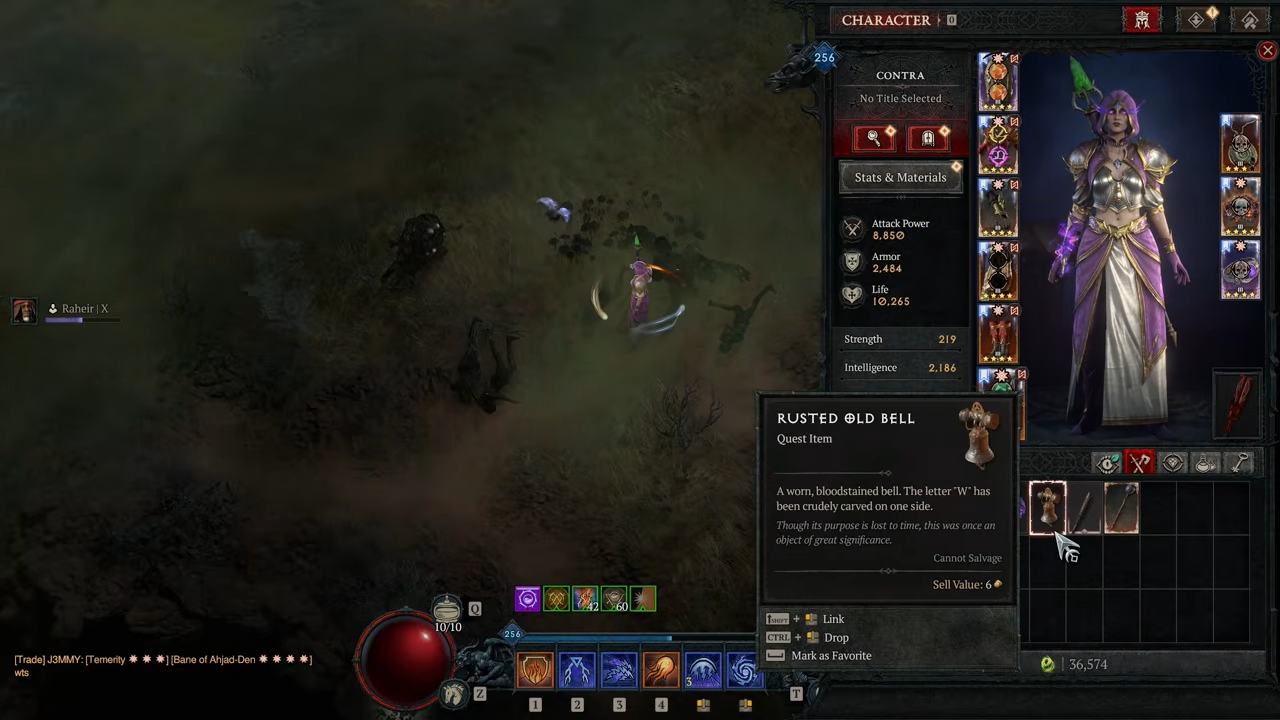Show the eye-icon inventory tab
The width and height of the screenshot is (1280, 720).
1107,463
